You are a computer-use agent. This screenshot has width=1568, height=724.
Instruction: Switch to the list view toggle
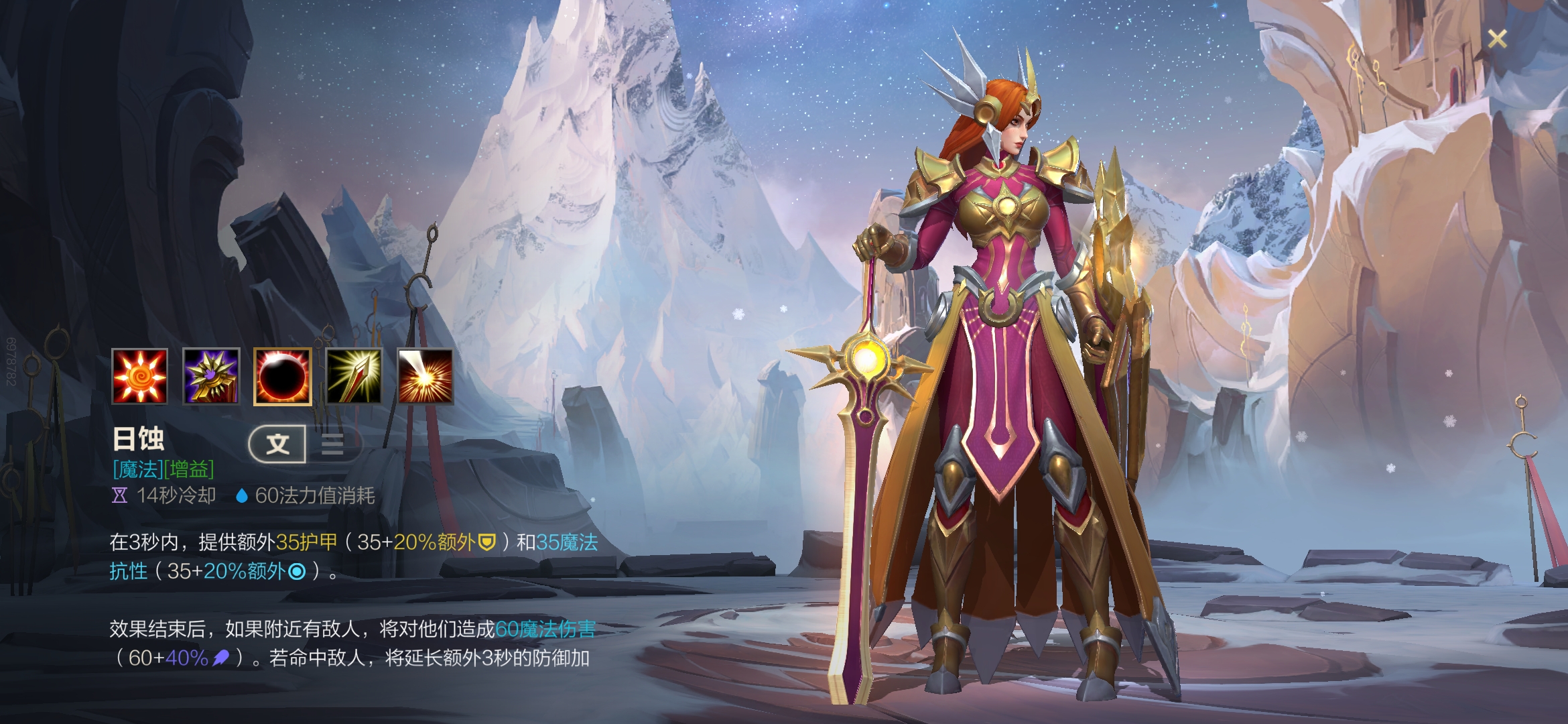pyautogui.click(x=333, y=444)
